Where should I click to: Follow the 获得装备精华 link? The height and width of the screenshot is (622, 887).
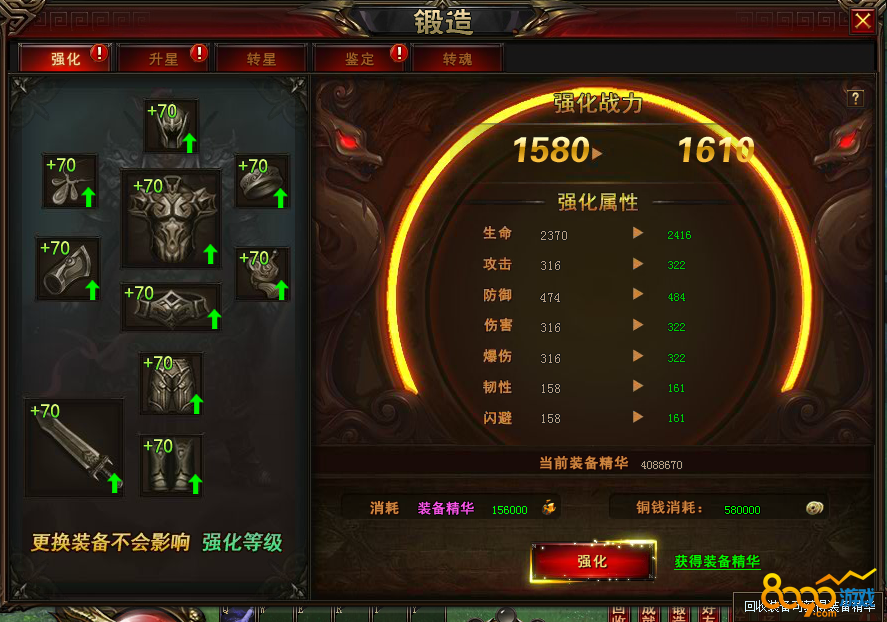click(x=716, y=562)
